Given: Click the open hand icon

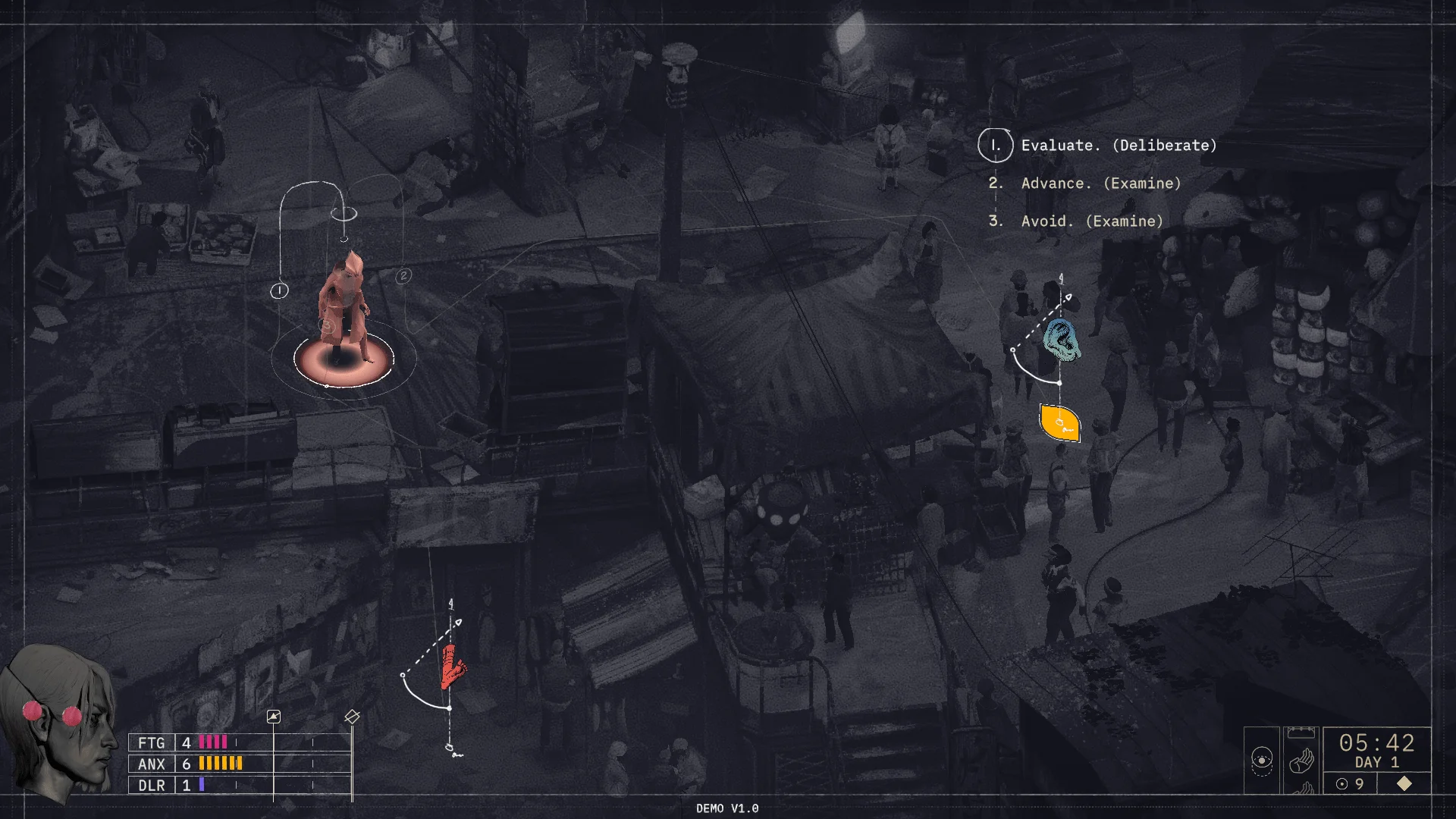Looking at the screenshot, I should (x=1301, y=760).
